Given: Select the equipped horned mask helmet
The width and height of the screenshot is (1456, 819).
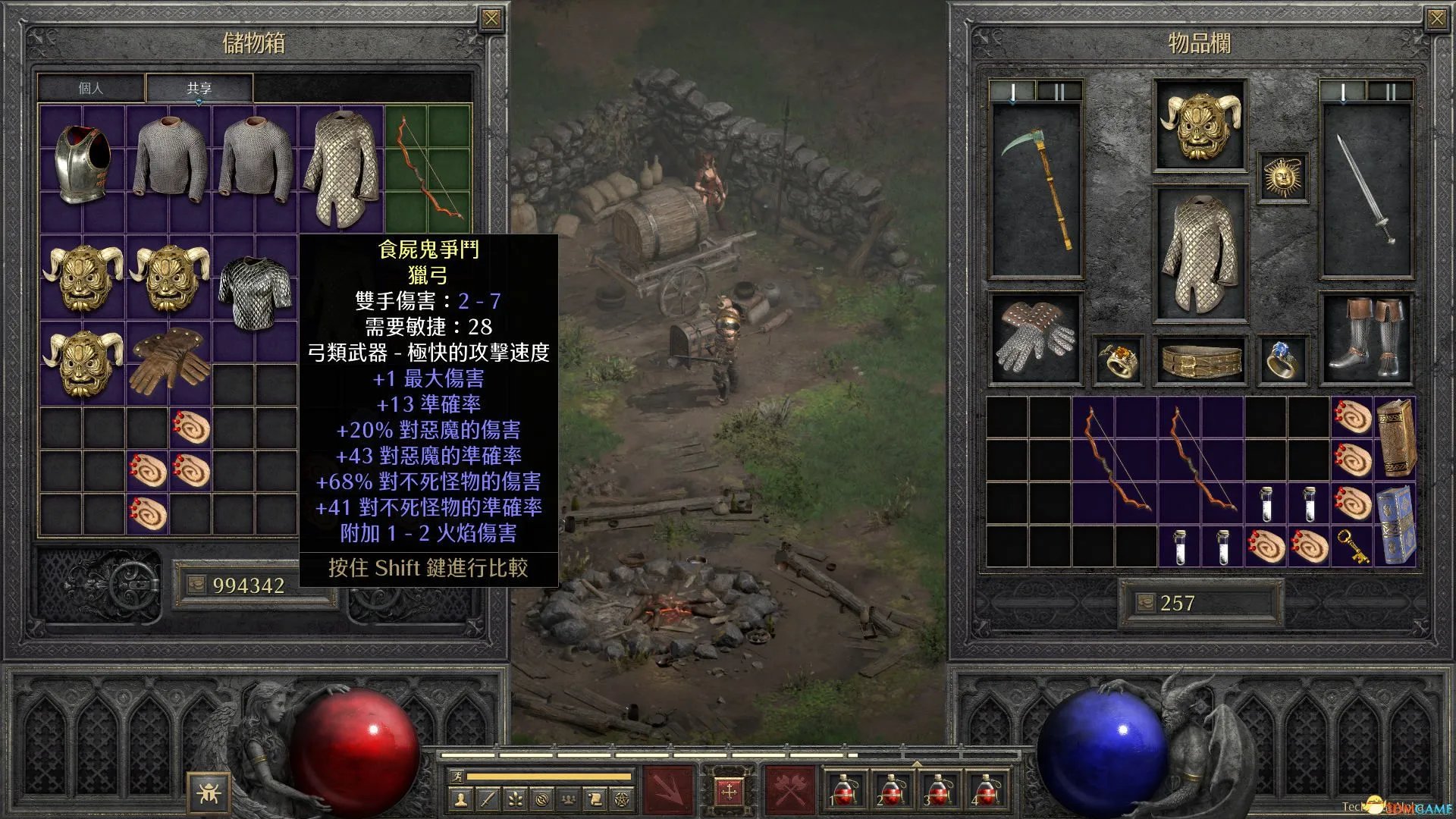Looking at the screenshot, I should (1200, 126).
